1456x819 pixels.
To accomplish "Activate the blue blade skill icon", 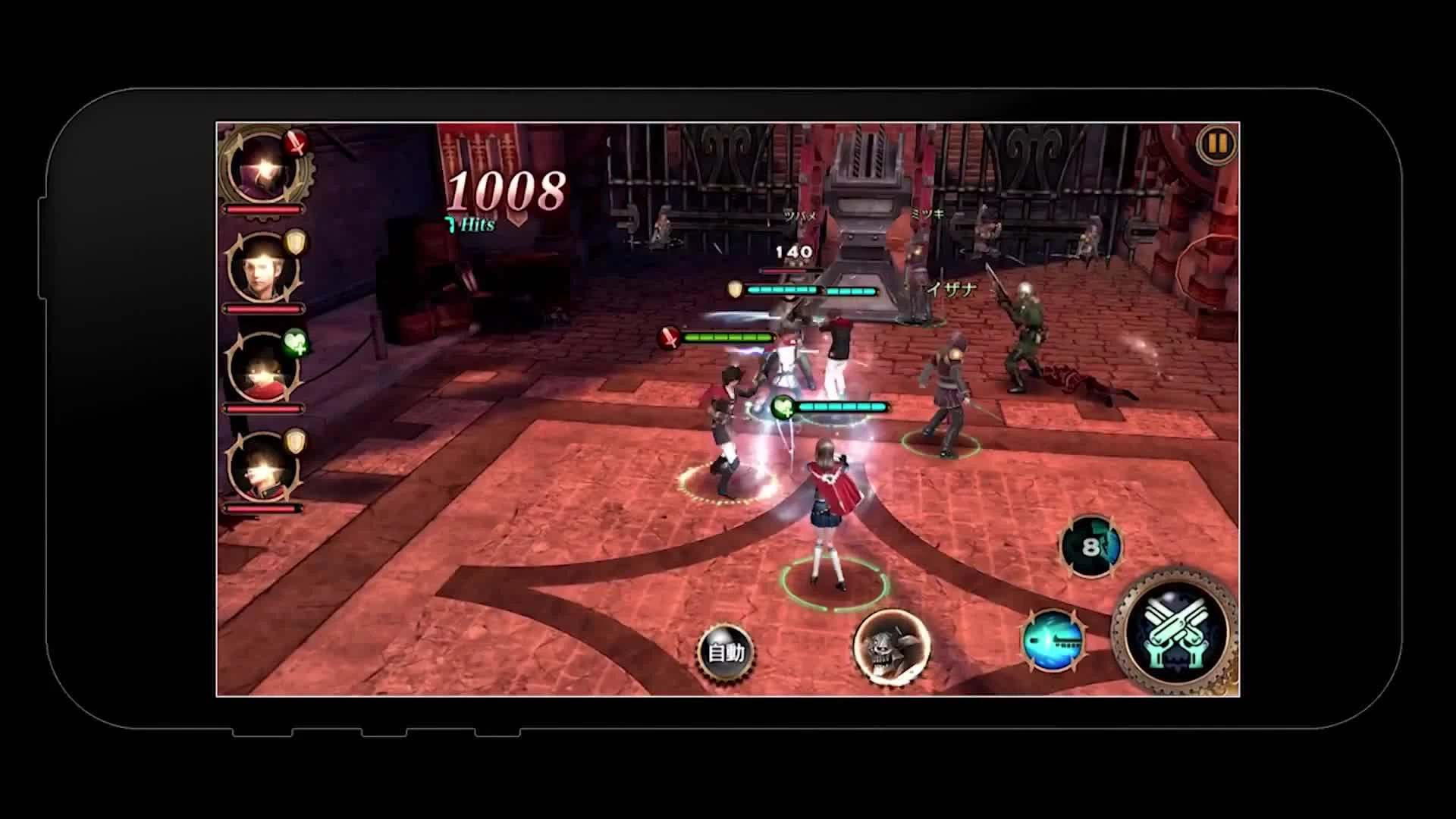I will (1054, 642).
